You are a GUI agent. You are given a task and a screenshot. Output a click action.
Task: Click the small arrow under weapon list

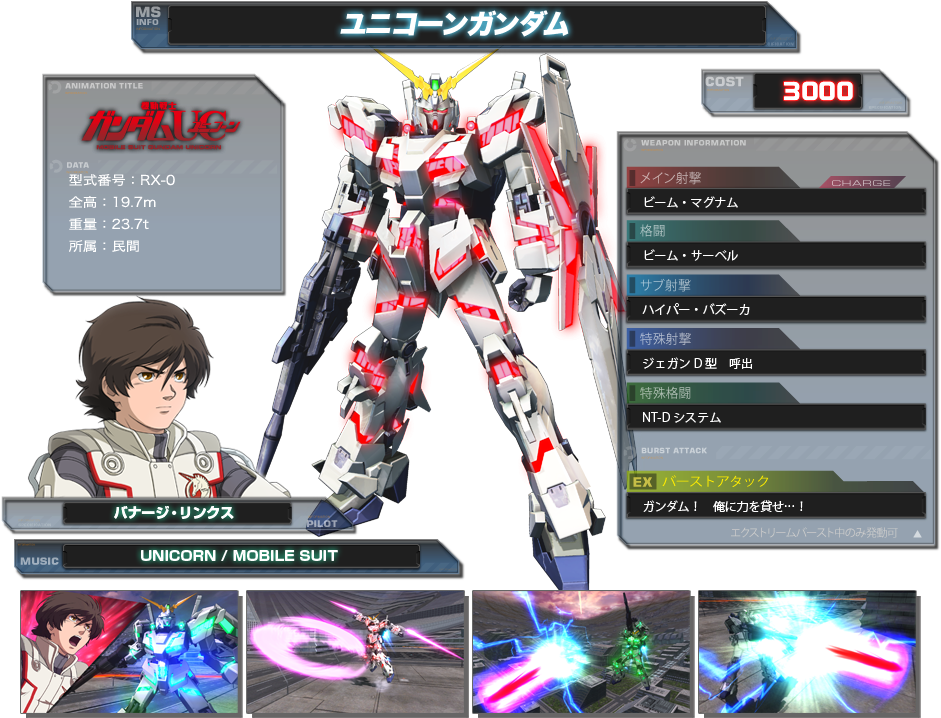tap(917, 534)
